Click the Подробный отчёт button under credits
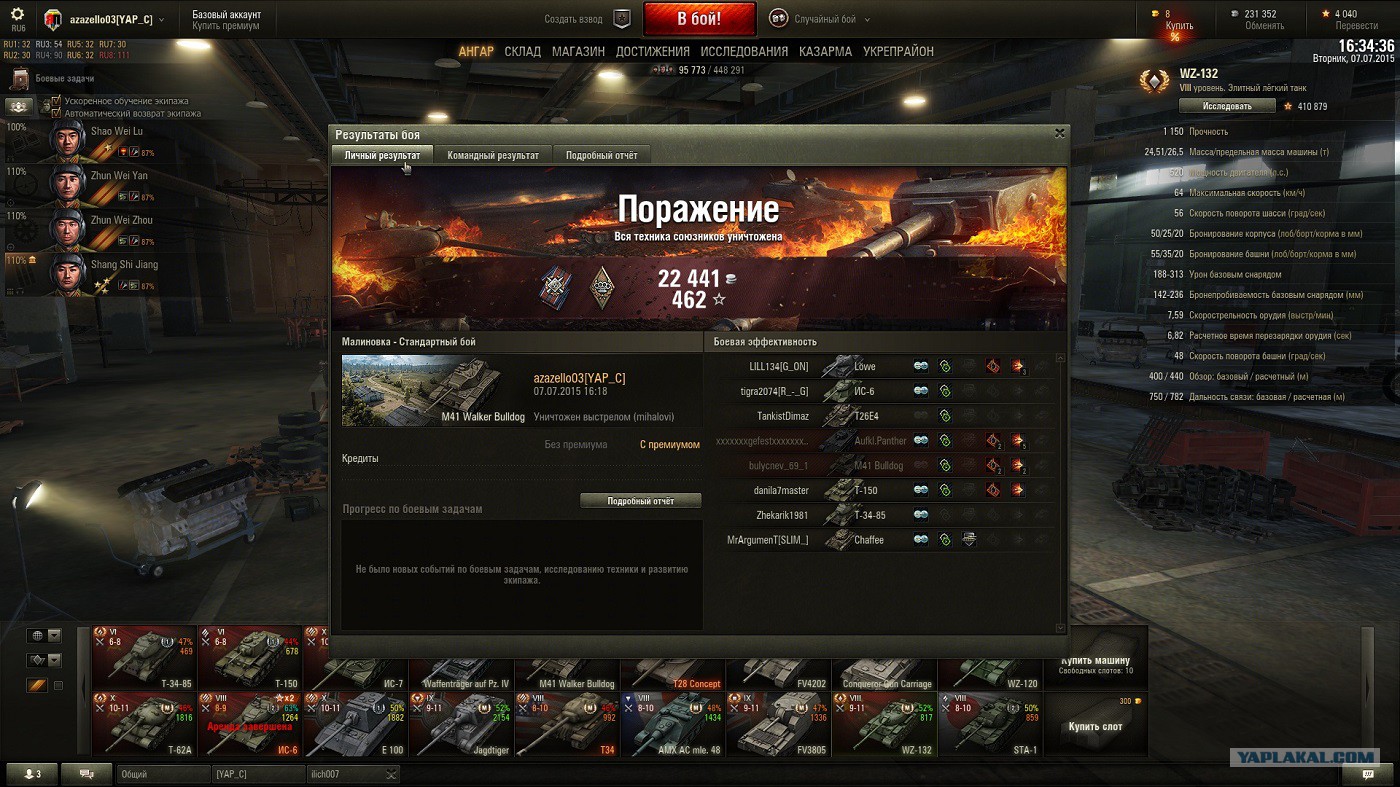Screen dimensions: 1400x787 [x=640, y=501]
